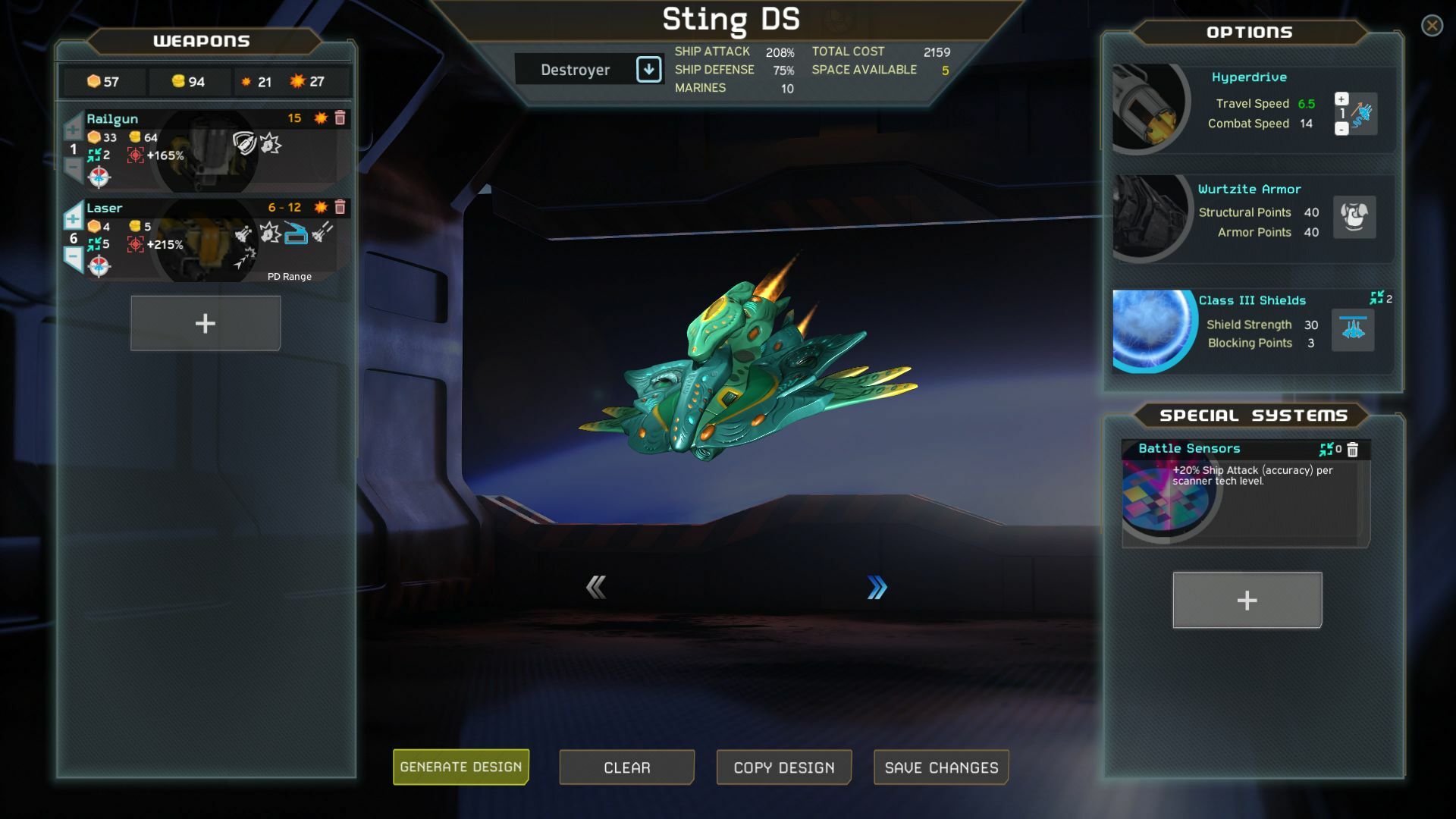Open the Destroyer hull type dropdown
1456x819 pixels.
[x=648, y=70]
